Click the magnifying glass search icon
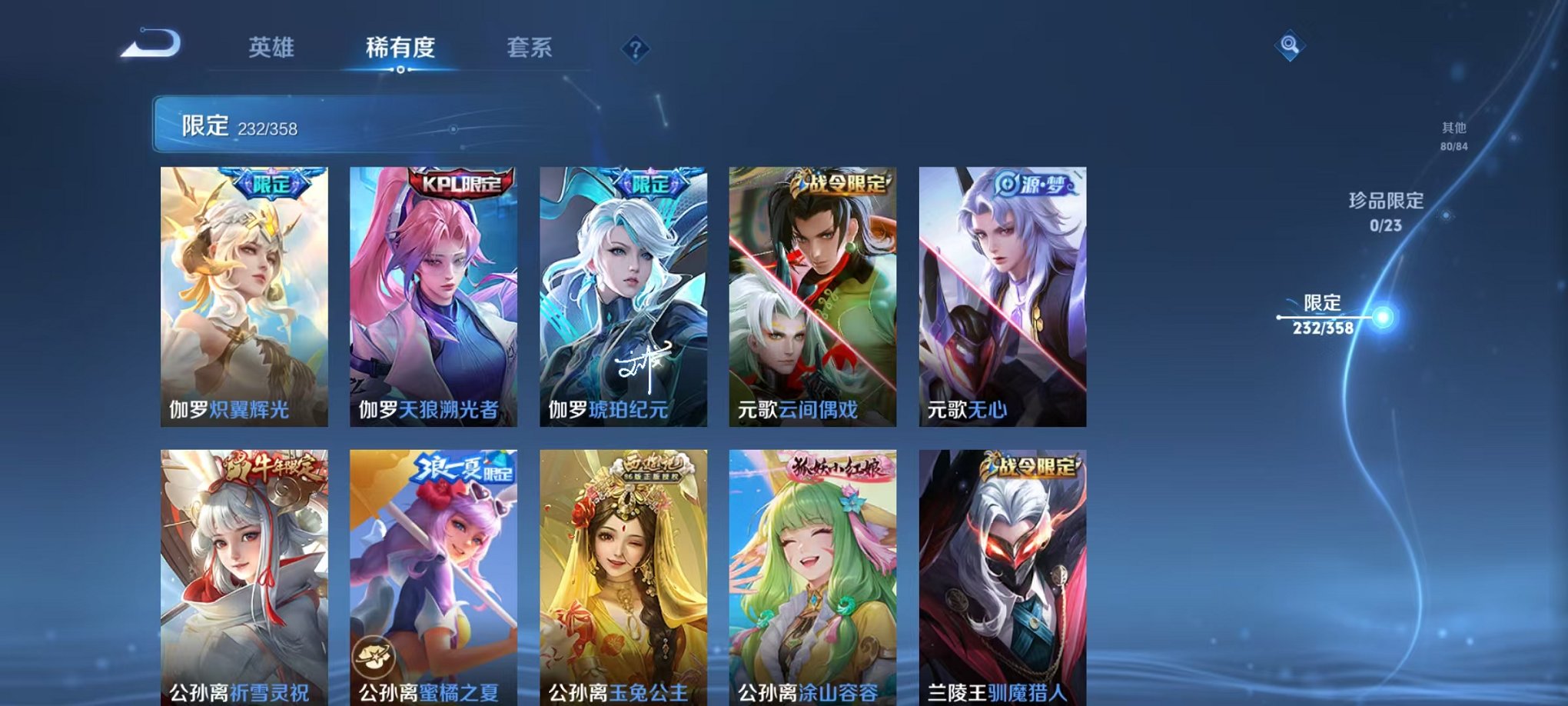Screen dimensions: 1568x706 click(1291, 44)
